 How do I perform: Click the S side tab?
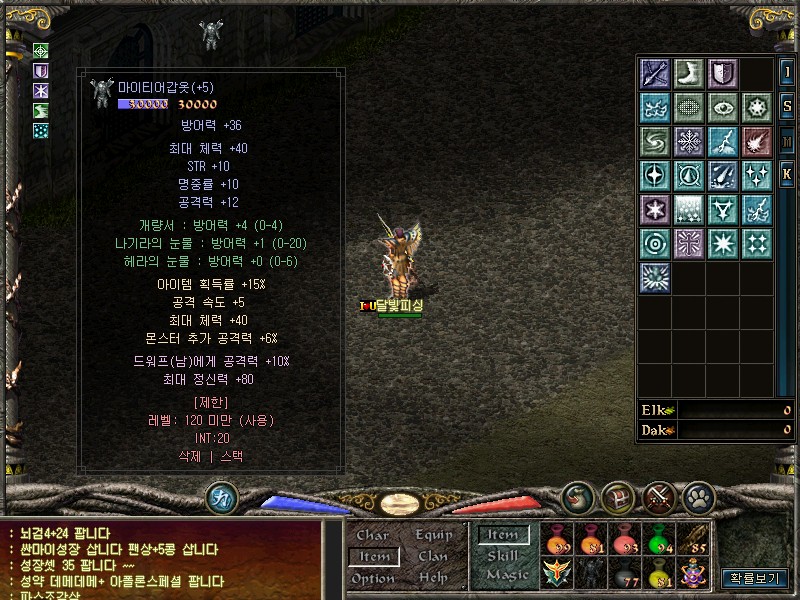tap(787, 106)
